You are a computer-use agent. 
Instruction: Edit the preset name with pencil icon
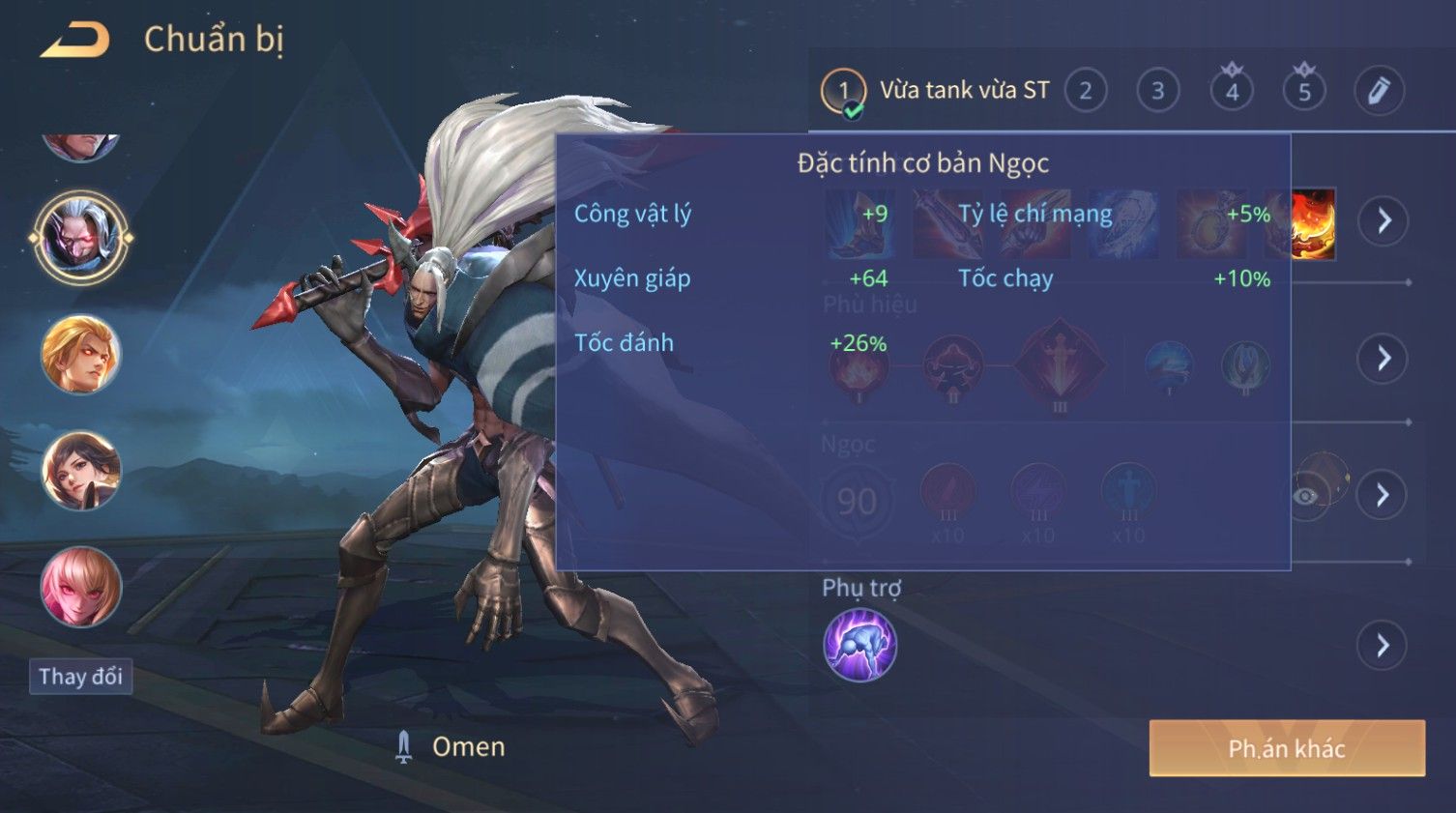(1378, 91)
